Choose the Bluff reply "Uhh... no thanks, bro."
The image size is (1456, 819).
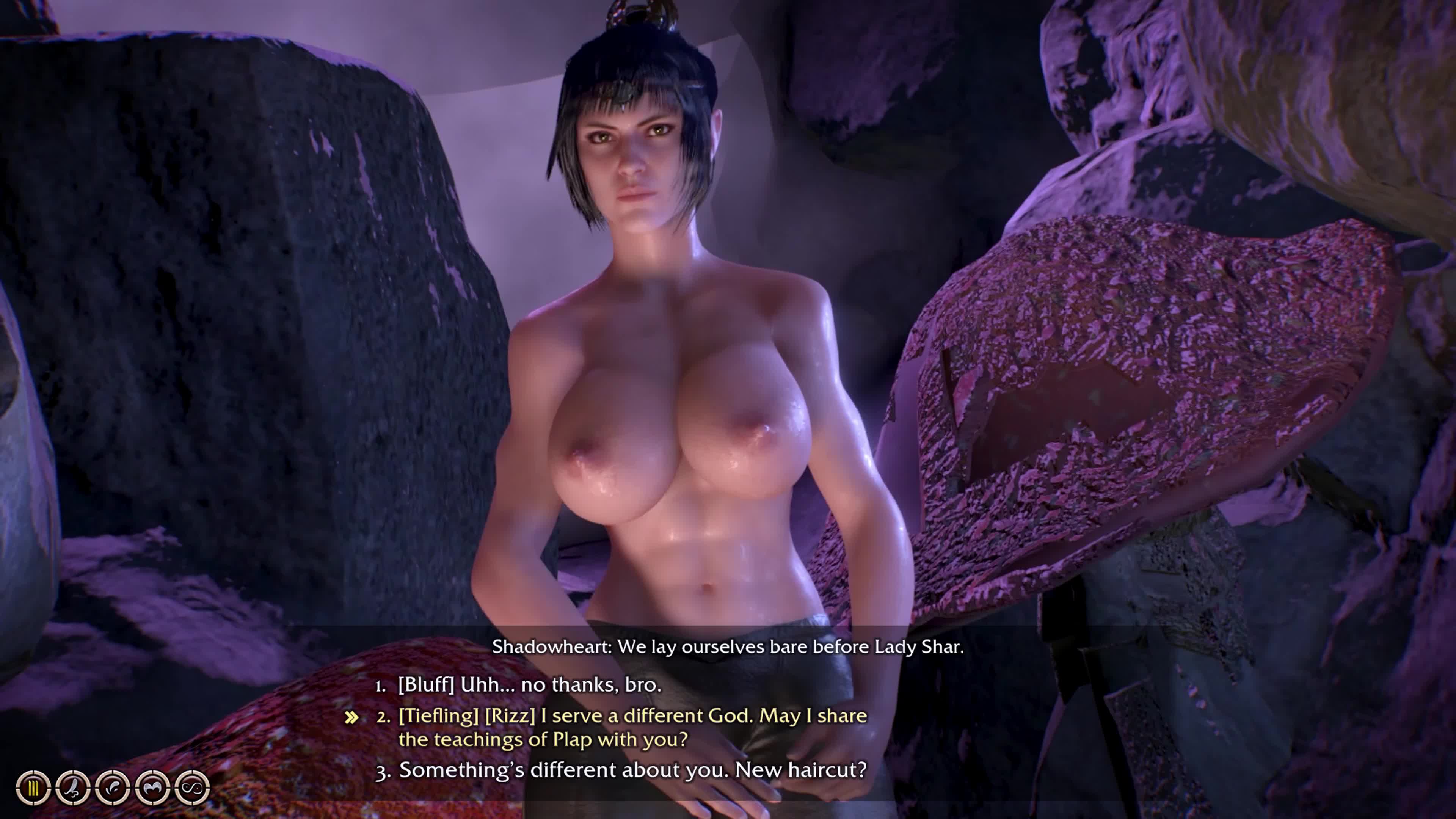pos(529,685)
